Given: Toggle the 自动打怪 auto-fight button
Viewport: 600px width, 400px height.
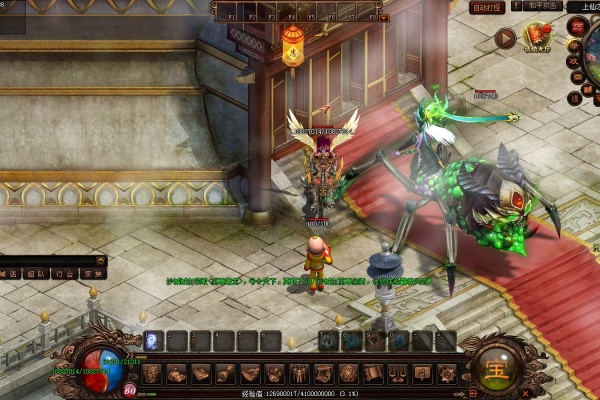Looking at the screenshot, I should point(486,7).
